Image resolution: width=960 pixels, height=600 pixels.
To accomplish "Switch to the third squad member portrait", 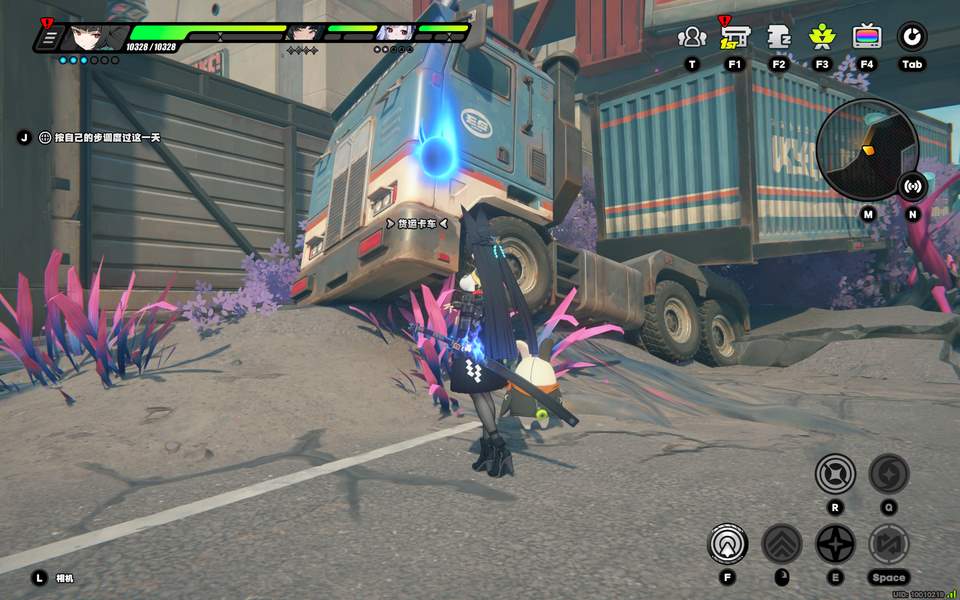I will pyautogui.click(x=393, y=33).
